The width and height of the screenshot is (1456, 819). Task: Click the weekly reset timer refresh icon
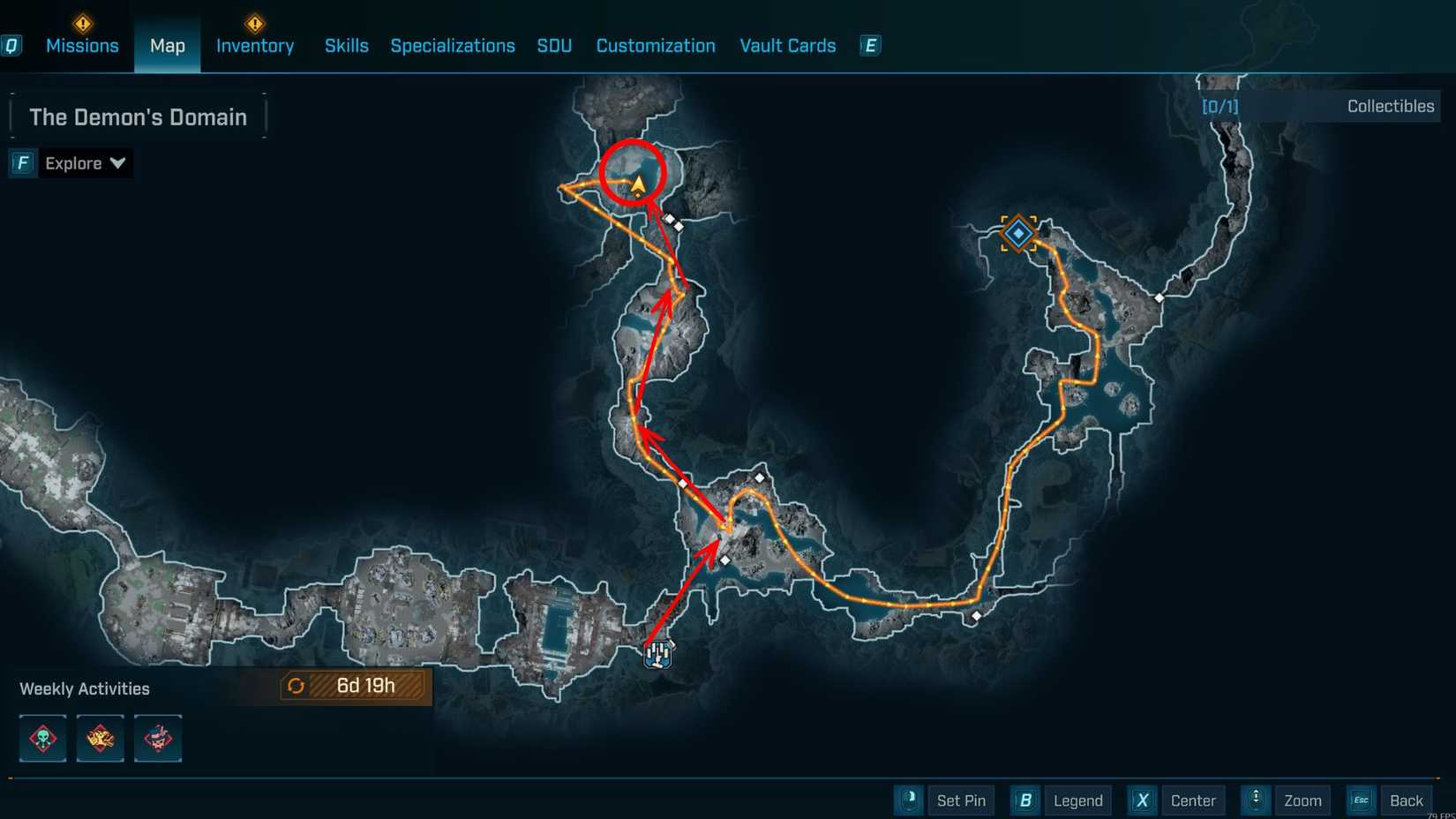[296, 685]
